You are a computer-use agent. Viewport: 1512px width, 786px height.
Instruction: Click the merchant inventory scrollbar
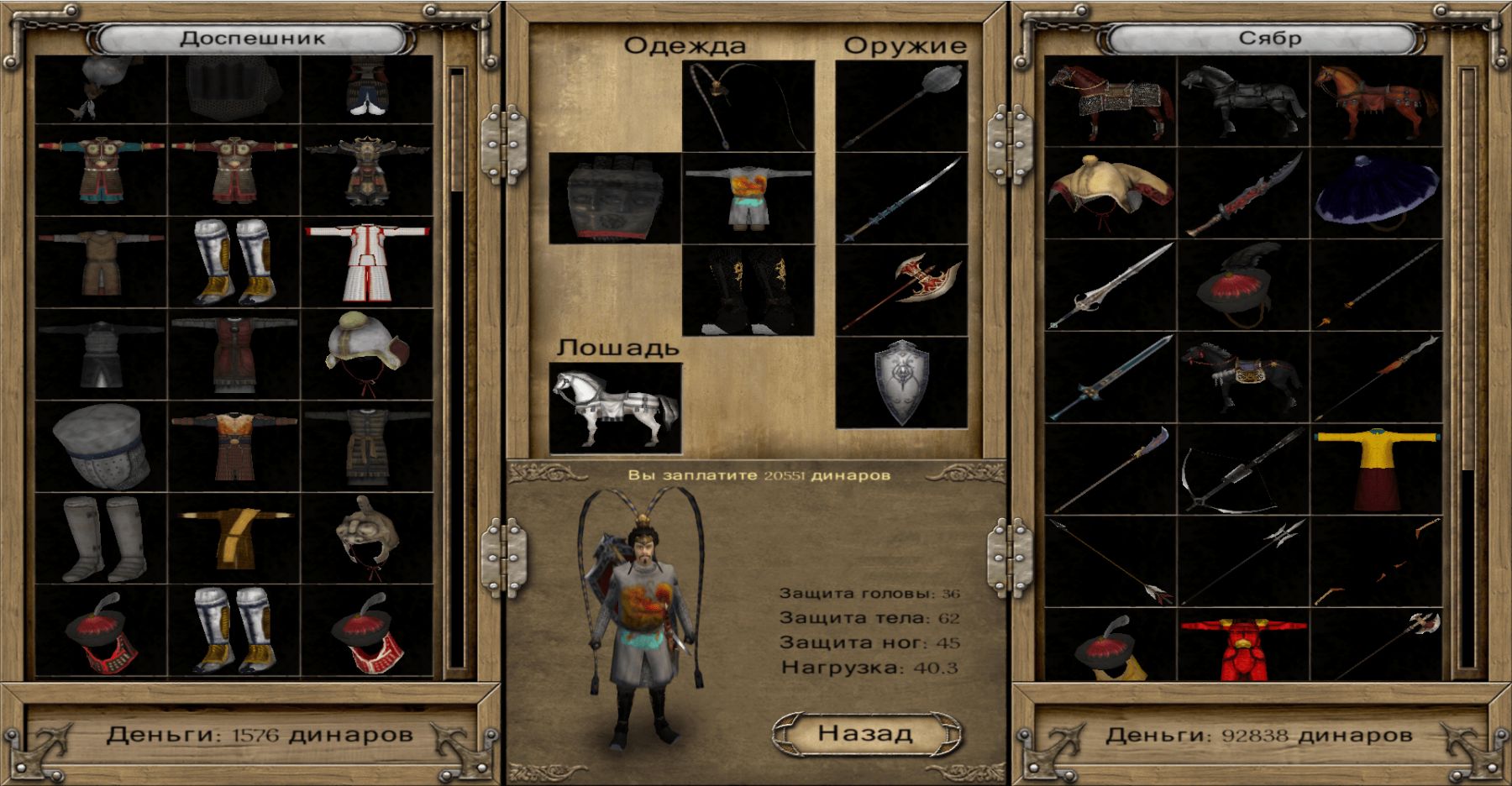(x=457, y=369)
